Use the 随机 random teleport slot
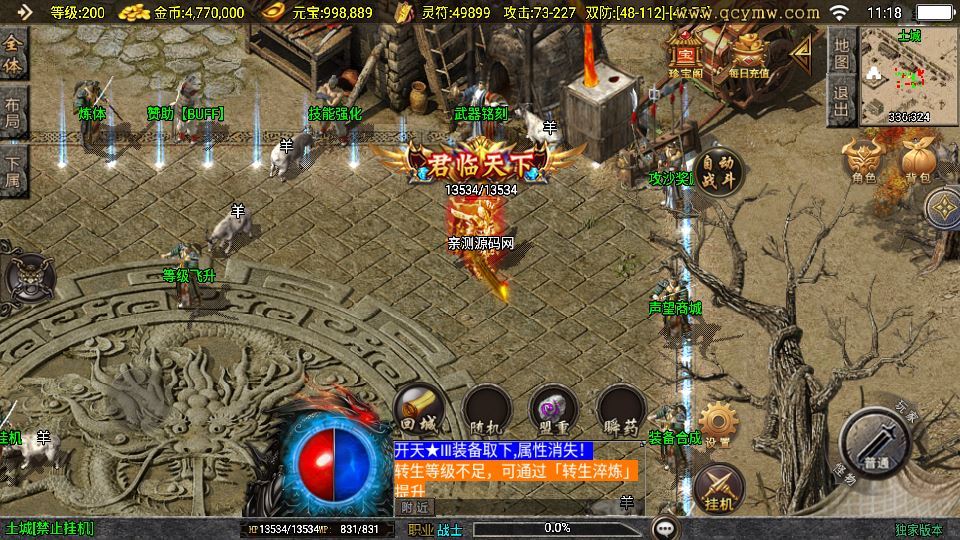 pyautogui.click(x=487, y=410)
